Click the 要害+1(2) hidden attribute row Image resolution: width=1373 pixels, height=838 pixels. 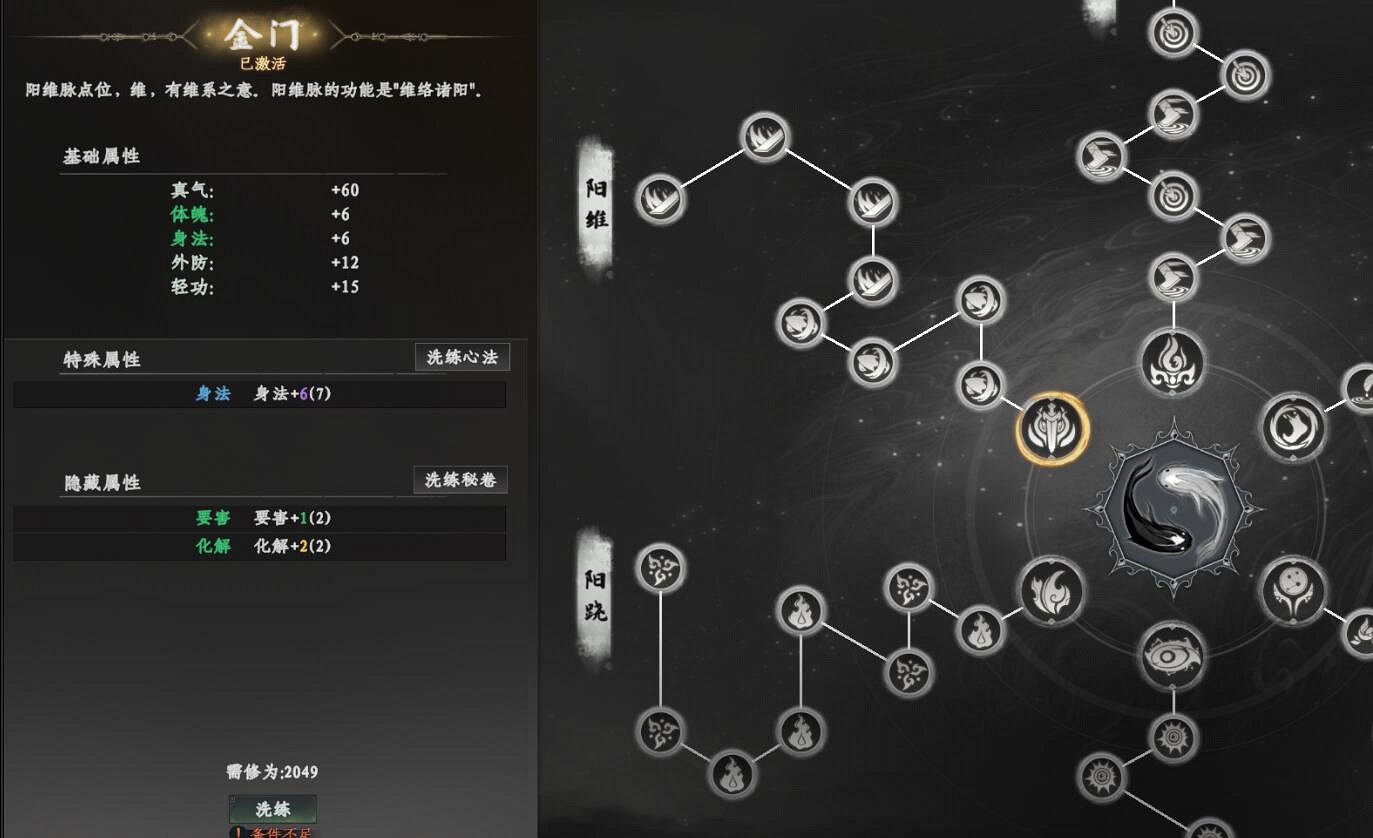(260, 518)
